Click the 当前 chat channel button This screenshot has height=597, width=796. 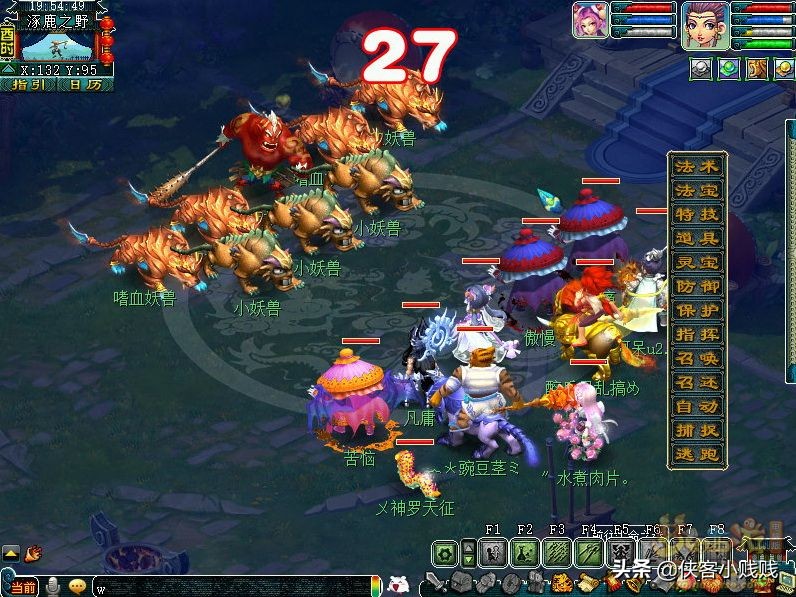click(x=22, y=587)
